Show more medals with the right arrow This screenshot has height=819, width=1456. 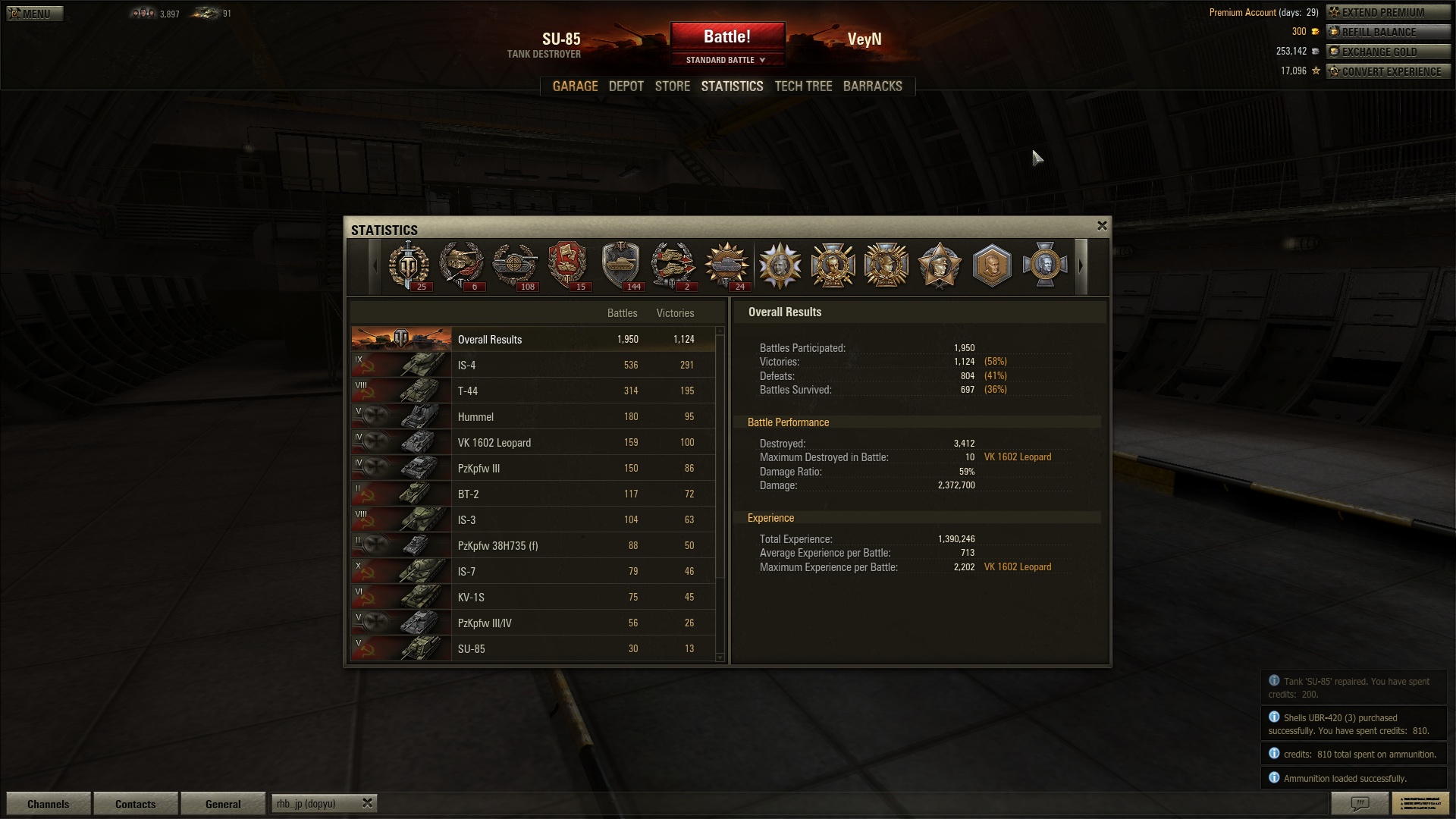1081,266
